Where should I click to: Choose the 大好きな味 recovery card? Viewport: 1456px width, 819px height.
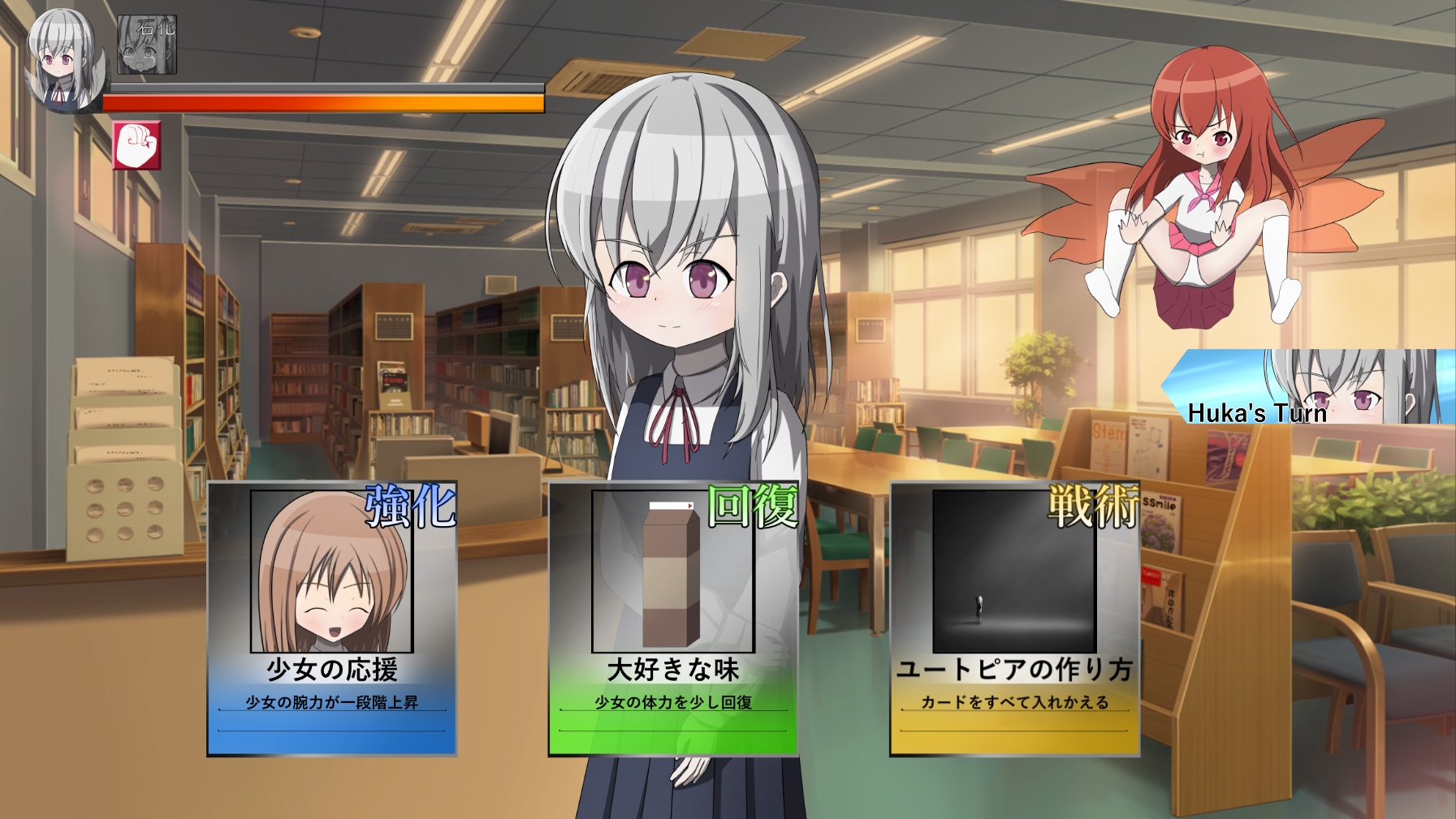pos(673,619)
